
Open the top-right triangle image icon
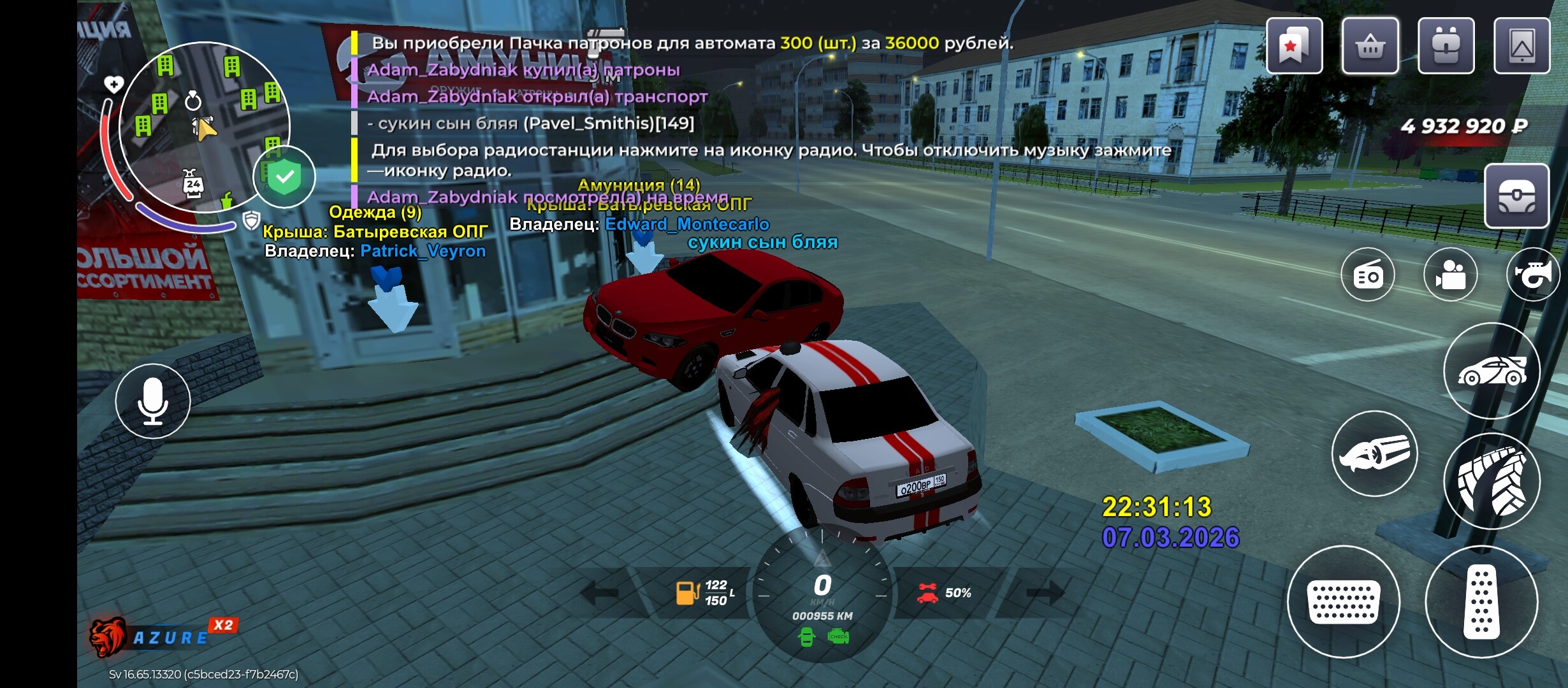pos(1521,46)
